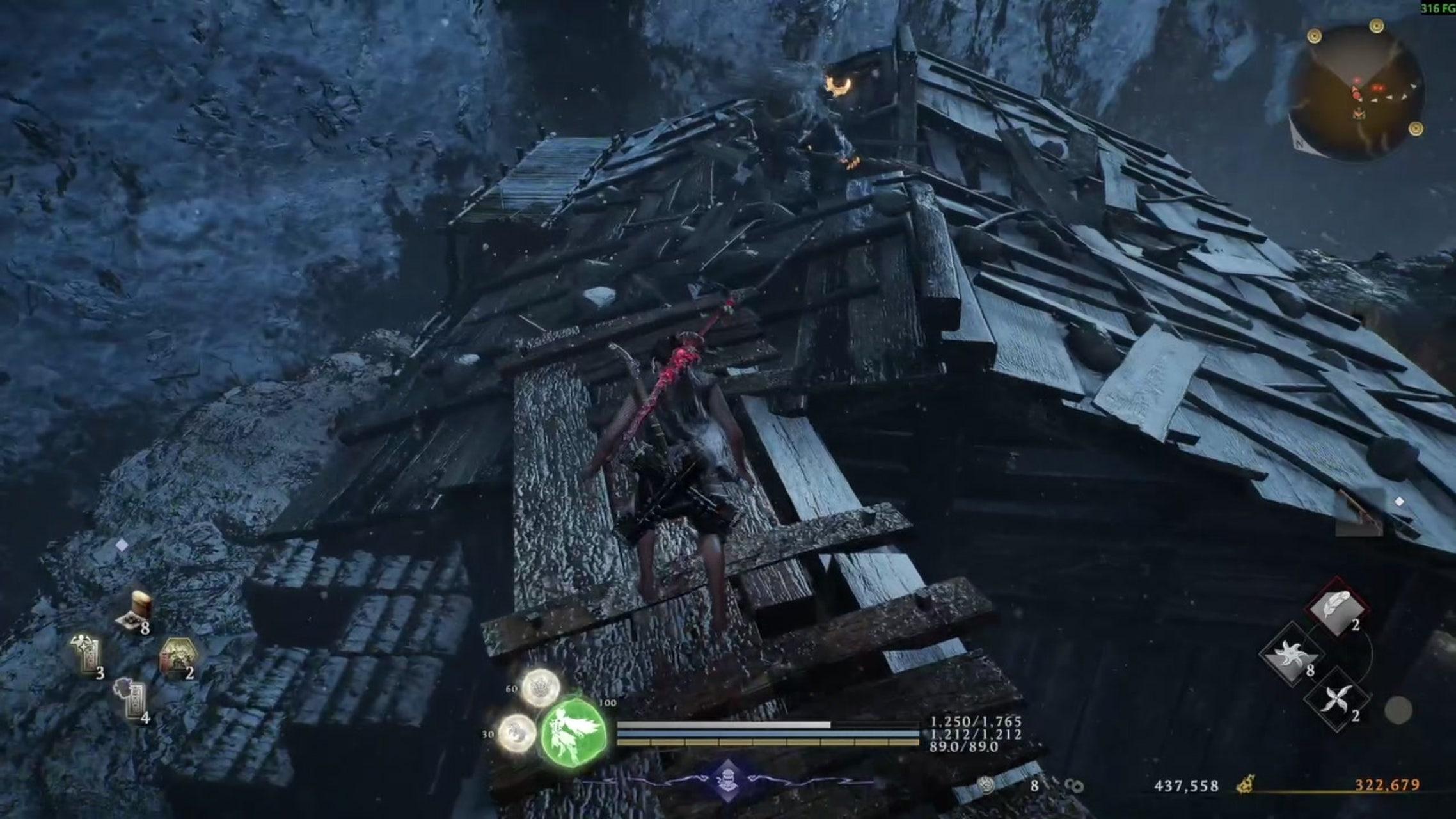Click the soul core orb labeled 30

pyautogui.click(x=517, y=733)
